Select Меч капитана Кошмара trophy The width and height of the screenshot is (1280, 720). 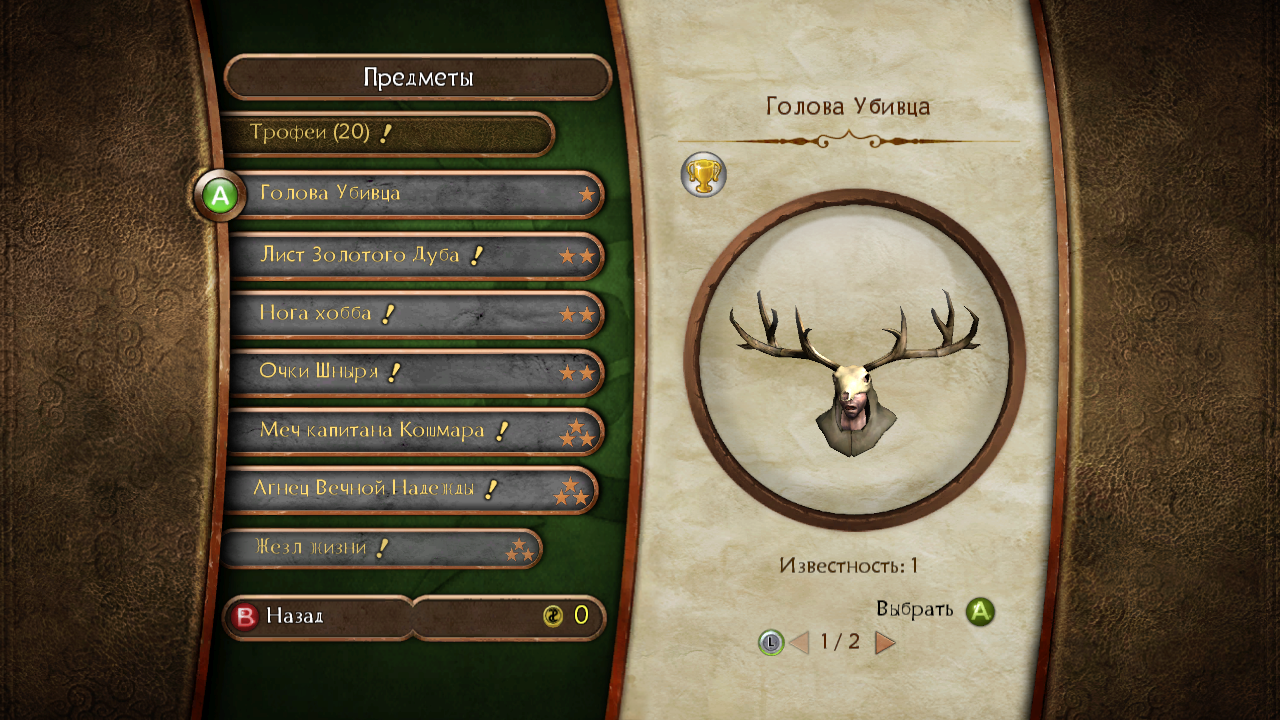coord(415,431)
